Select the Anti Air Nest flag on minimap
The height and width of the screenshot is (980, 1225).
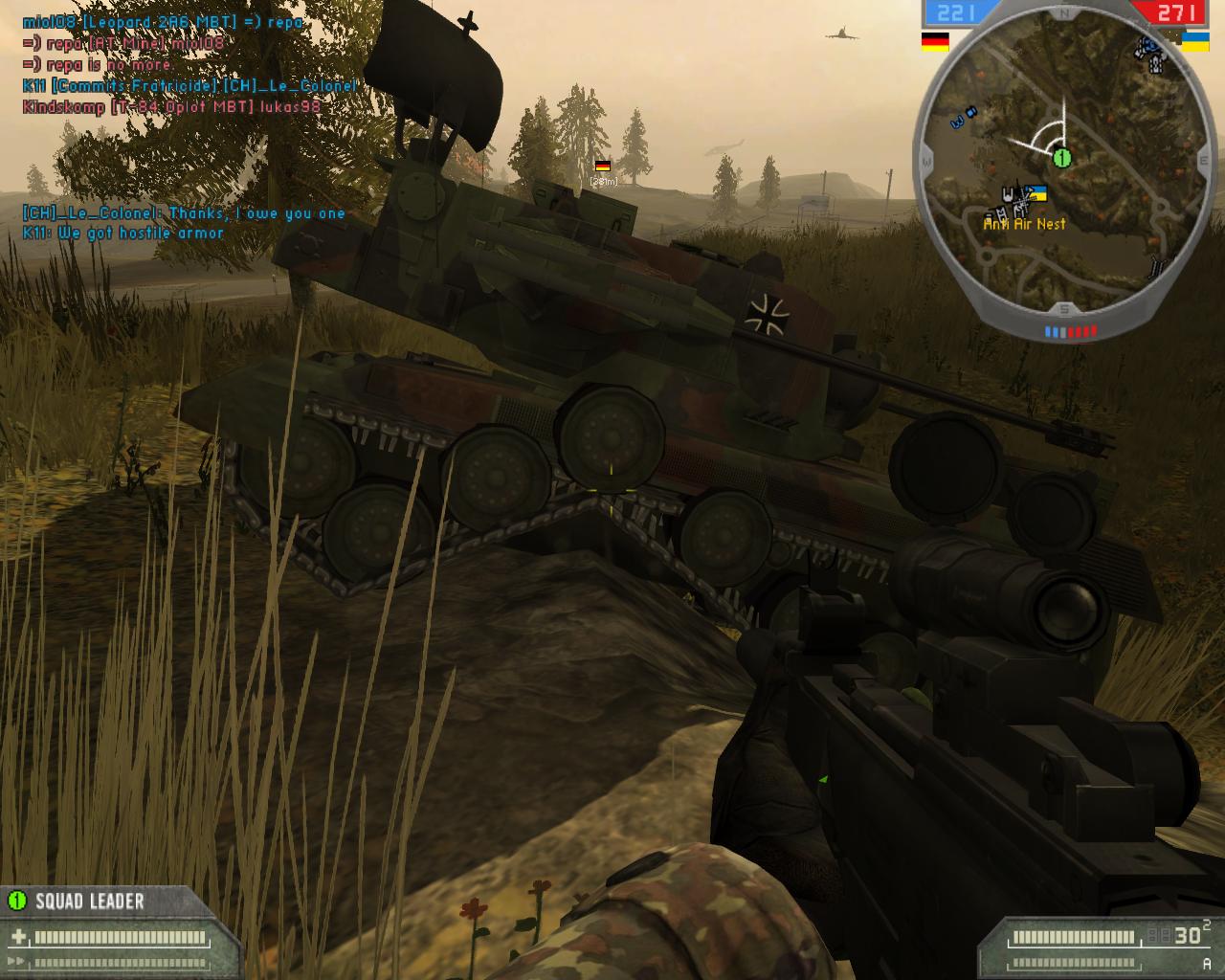tap(1036, 194)
